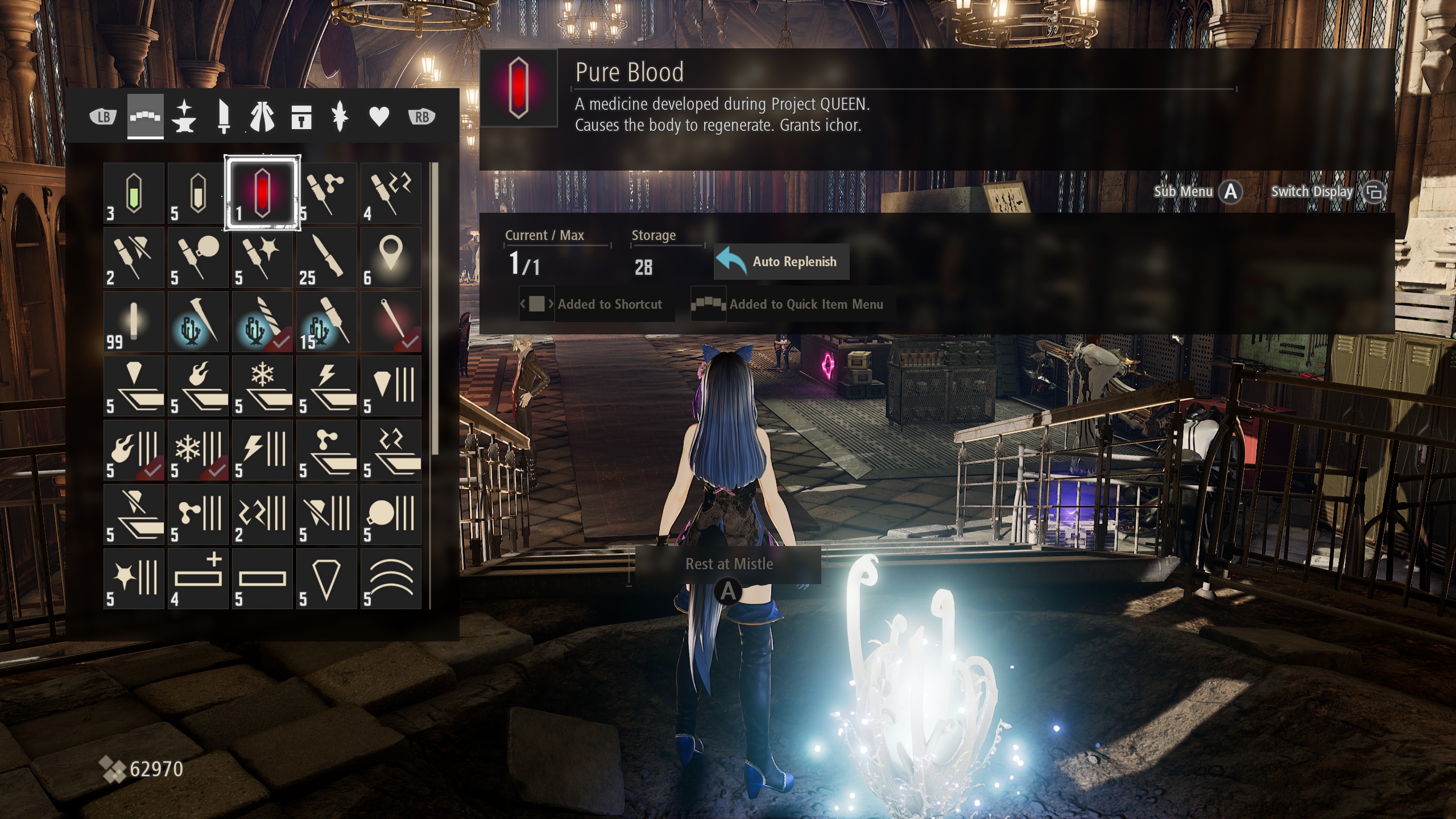This screenshot has width=1456, height=819.
Task: Choose the item stack with 99 count
Action: click(x=134, y=322)
